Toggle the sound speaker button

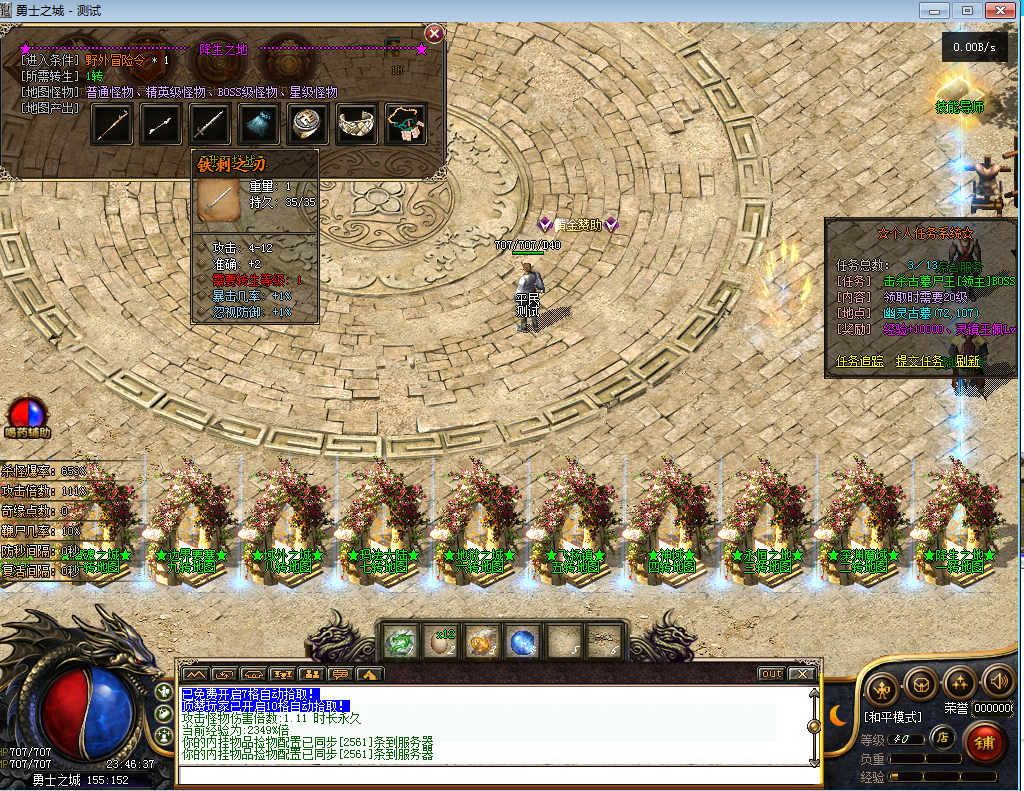pyautogui.click(x=998, y=682)
